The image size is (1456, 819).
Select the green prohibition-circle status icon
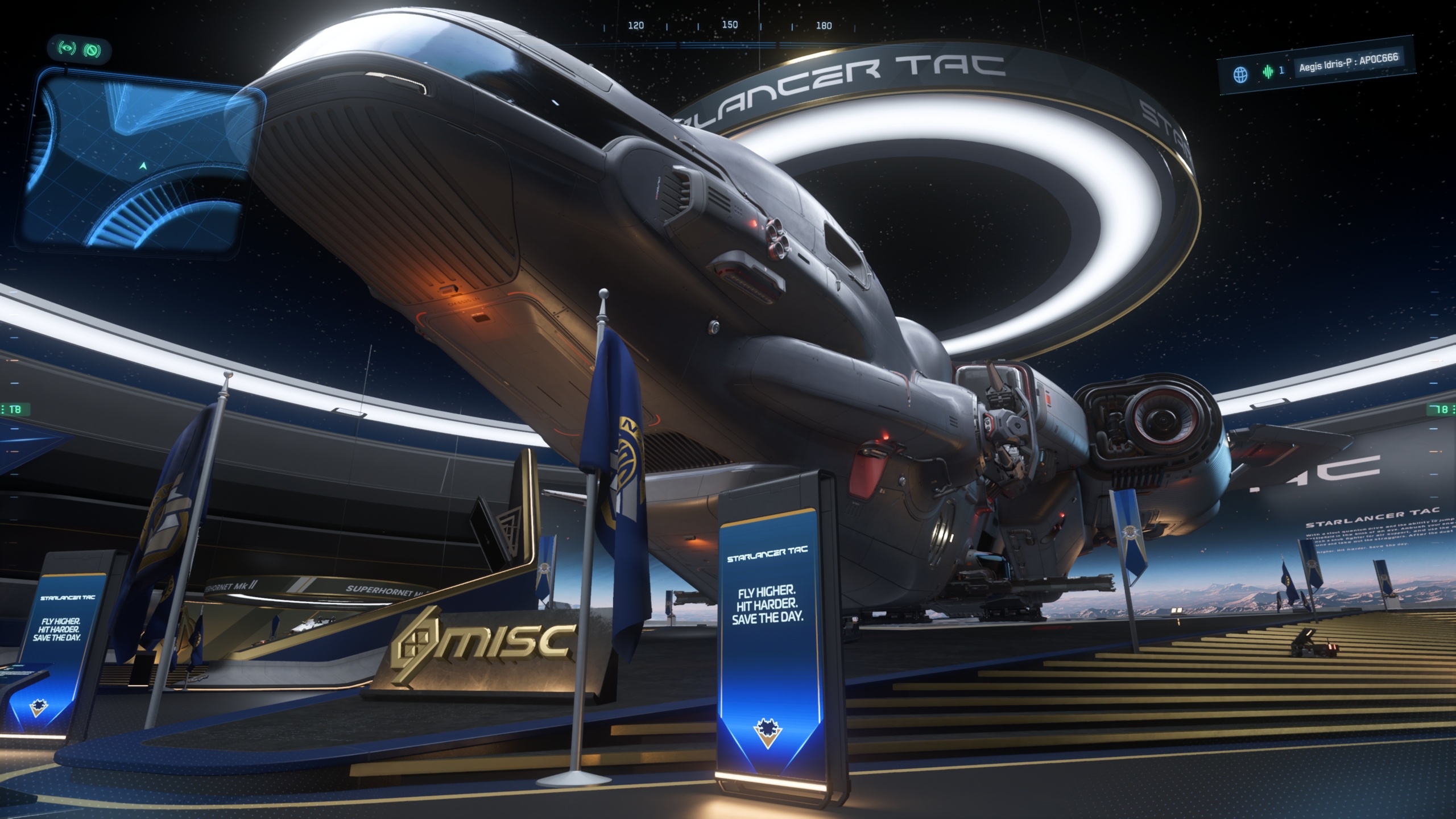click(92, 51)
